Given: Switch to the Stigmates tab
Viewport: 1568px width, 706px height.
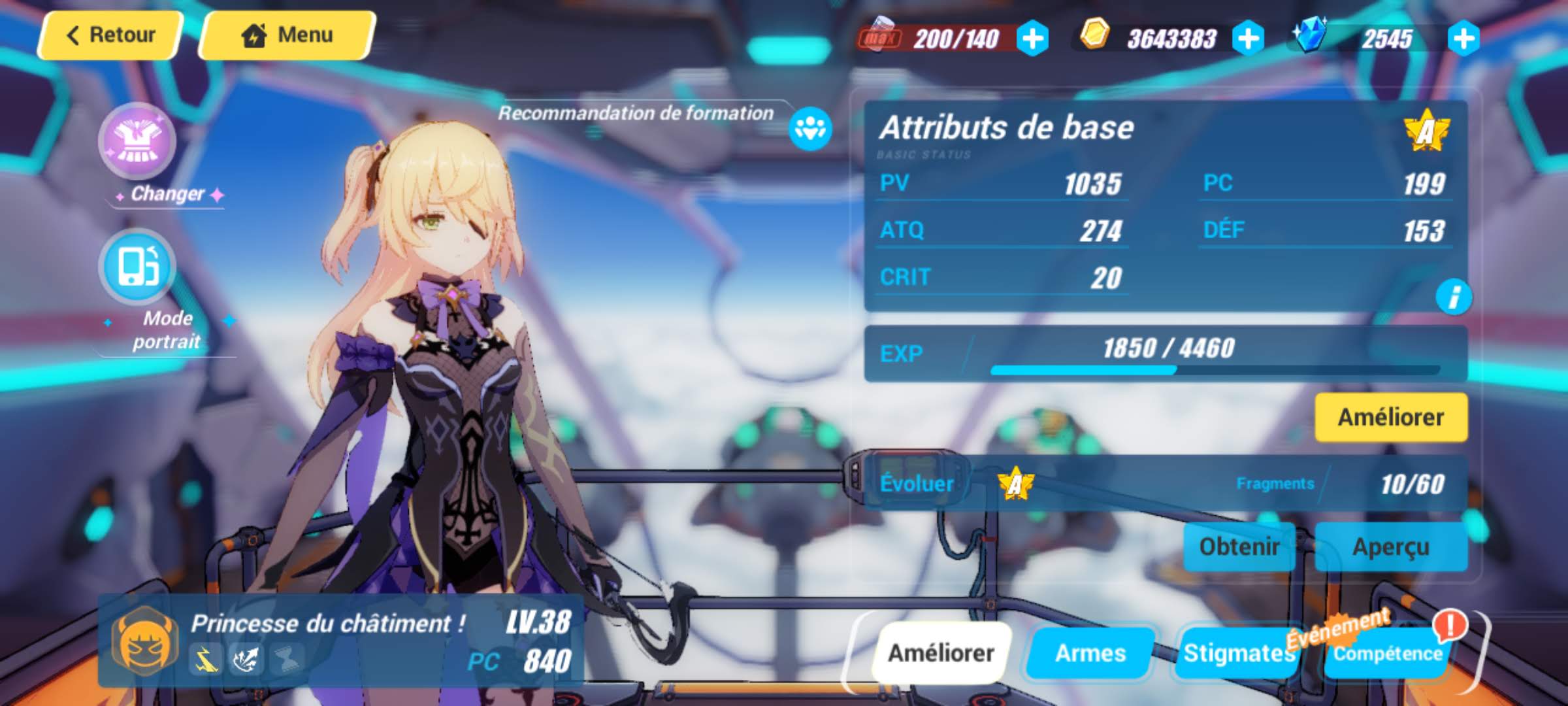Looking at the screenshot, I should click(1236, 652).
